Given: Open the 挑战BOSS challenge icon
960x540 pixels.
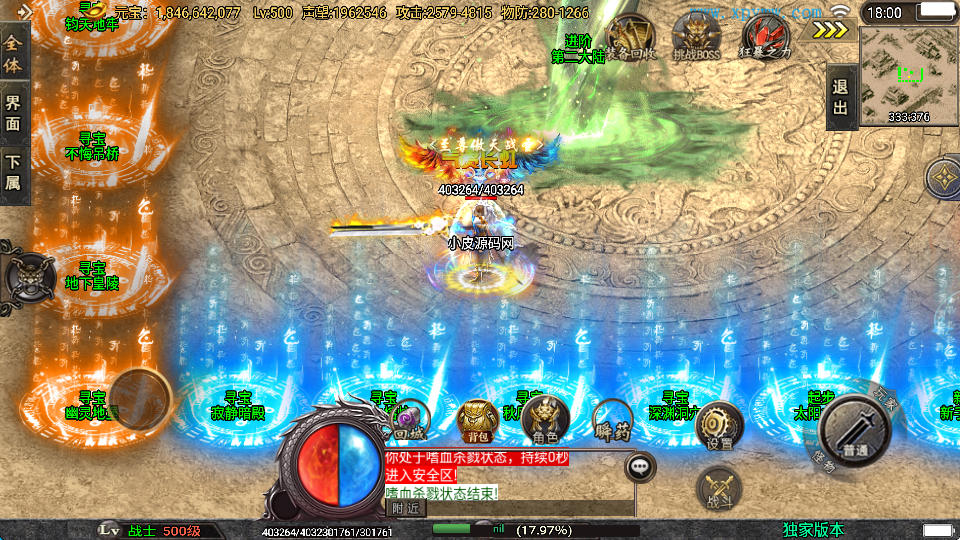Looking at the screenshot, I should [696, 38].
